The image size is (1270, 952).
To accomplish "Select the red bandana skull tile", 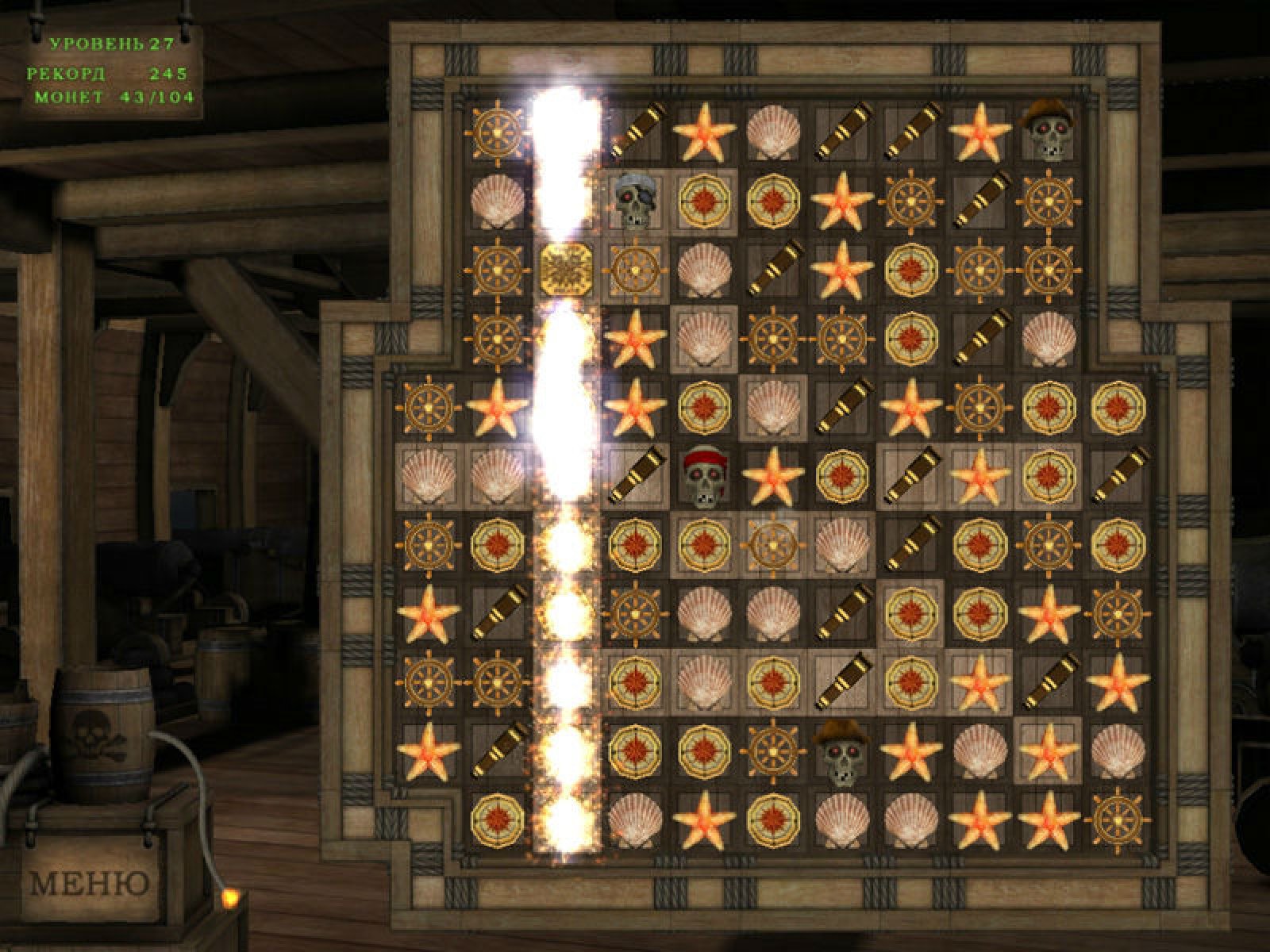I will click(x=704, y=476).
